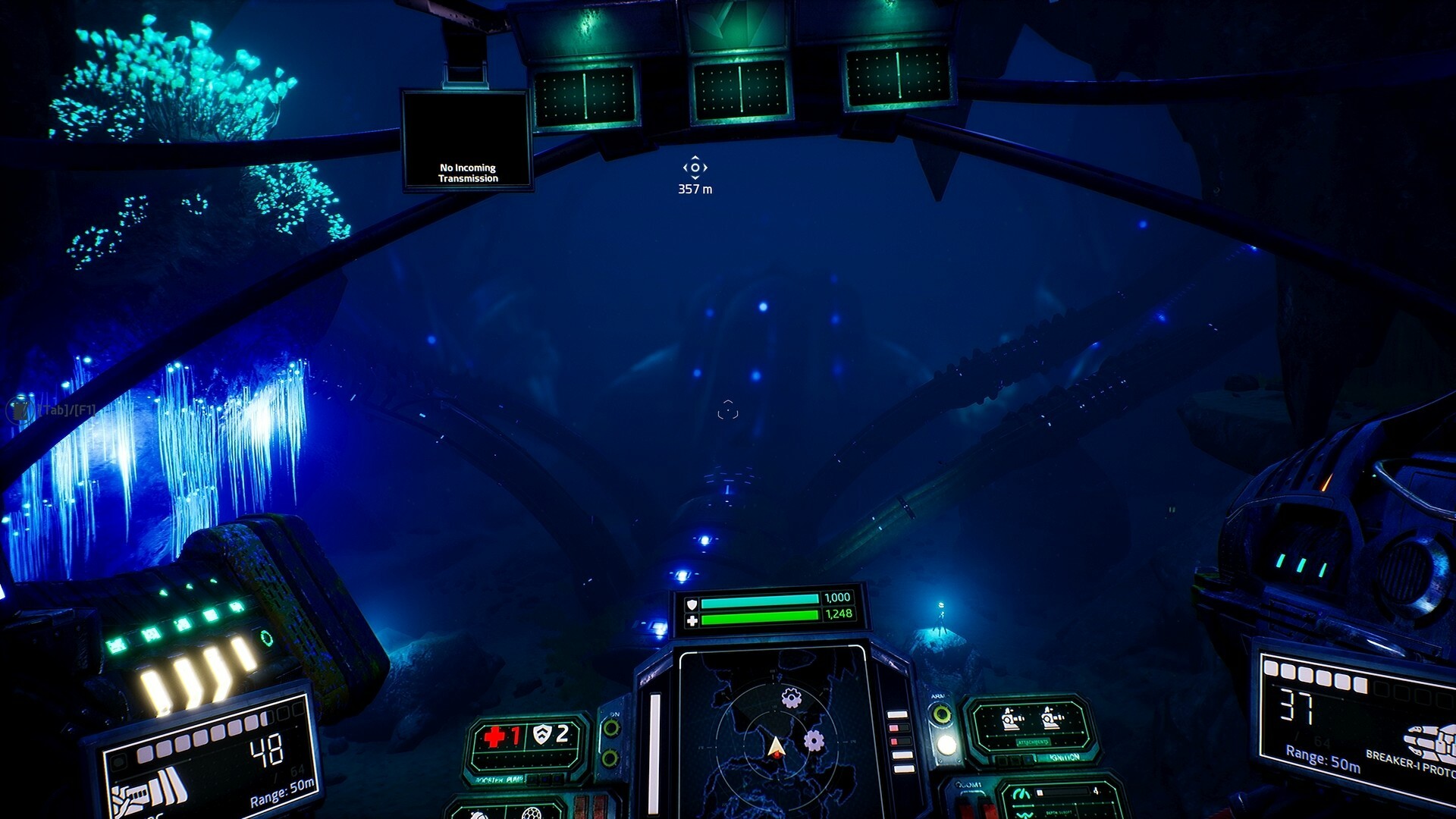This screenshot has height=819, width=1456.
Task: Click the upper gear icon on the radar map
Action: pos(790,697)
